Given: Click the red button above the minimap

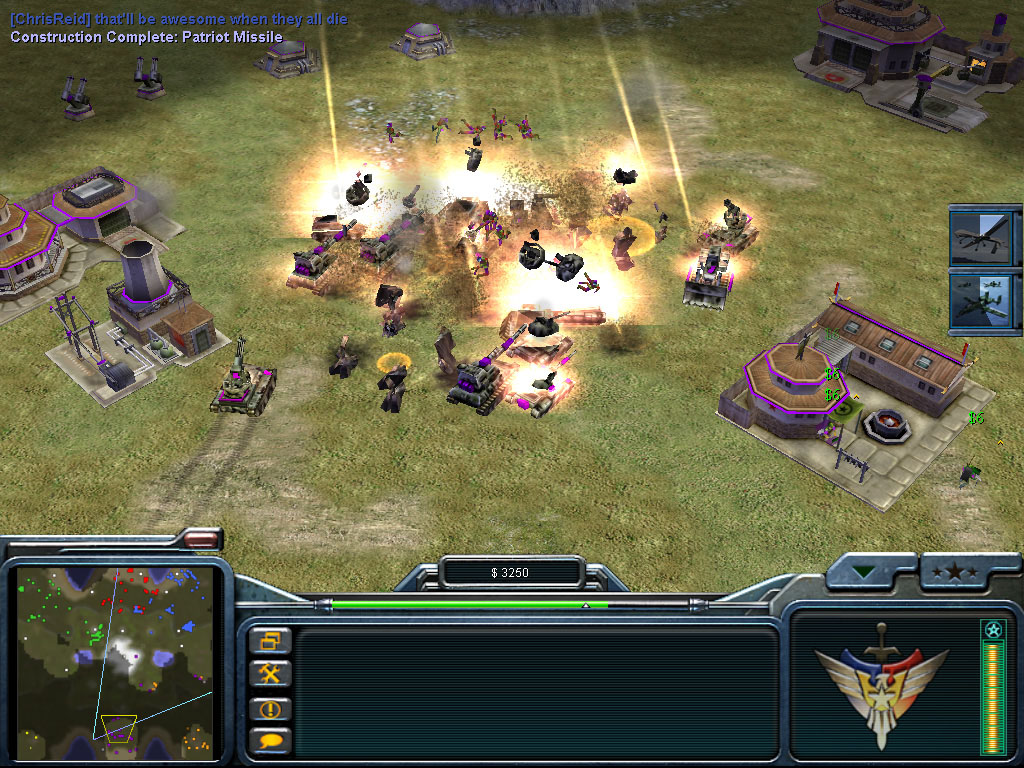Looking at the screenshot, I should point(201,540).
